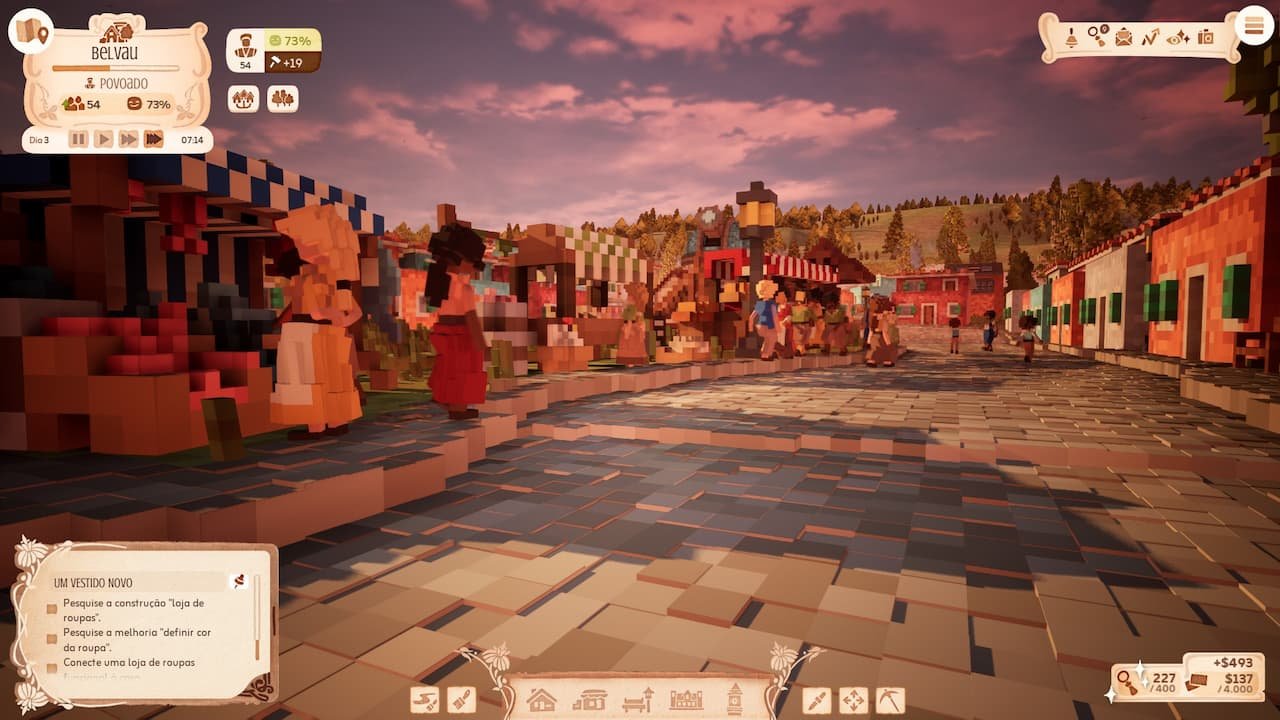Pause the game time
Viewport: 1280px width, 720px height.
78,139
